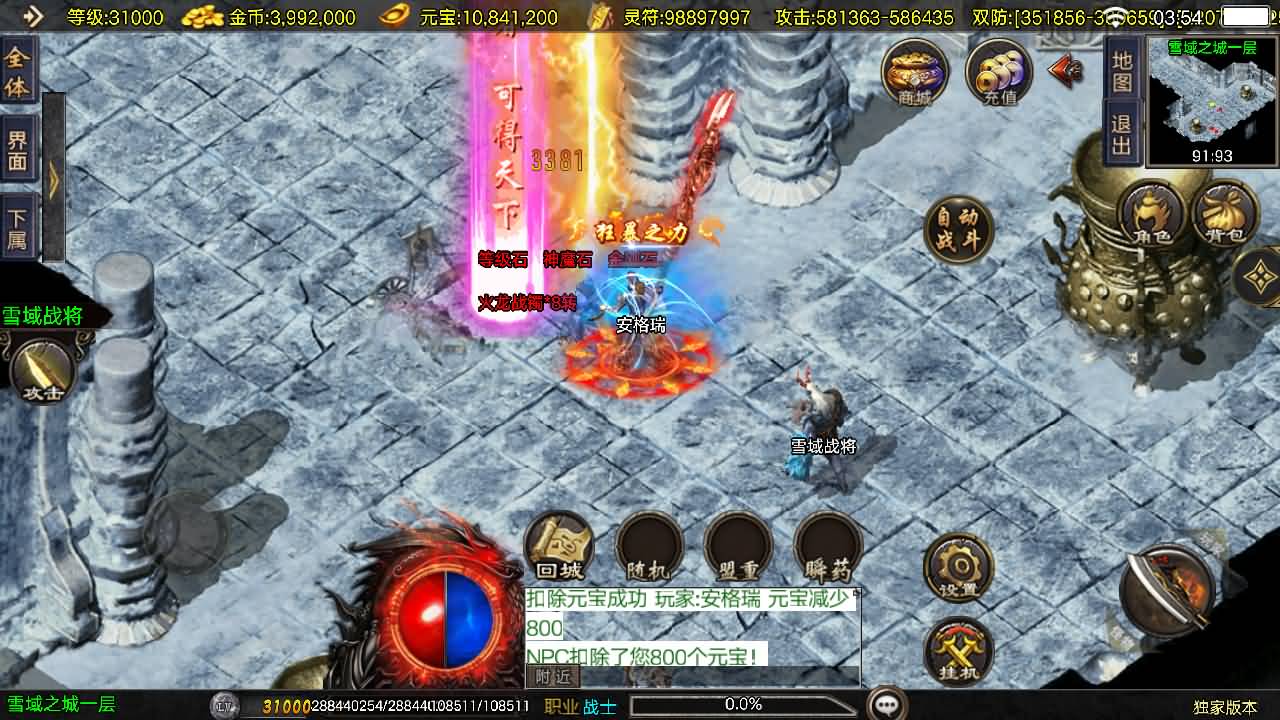Click the 瞬药 instant potion icon
This screenshot has height=720, width=1280.
tap(827, 548)
